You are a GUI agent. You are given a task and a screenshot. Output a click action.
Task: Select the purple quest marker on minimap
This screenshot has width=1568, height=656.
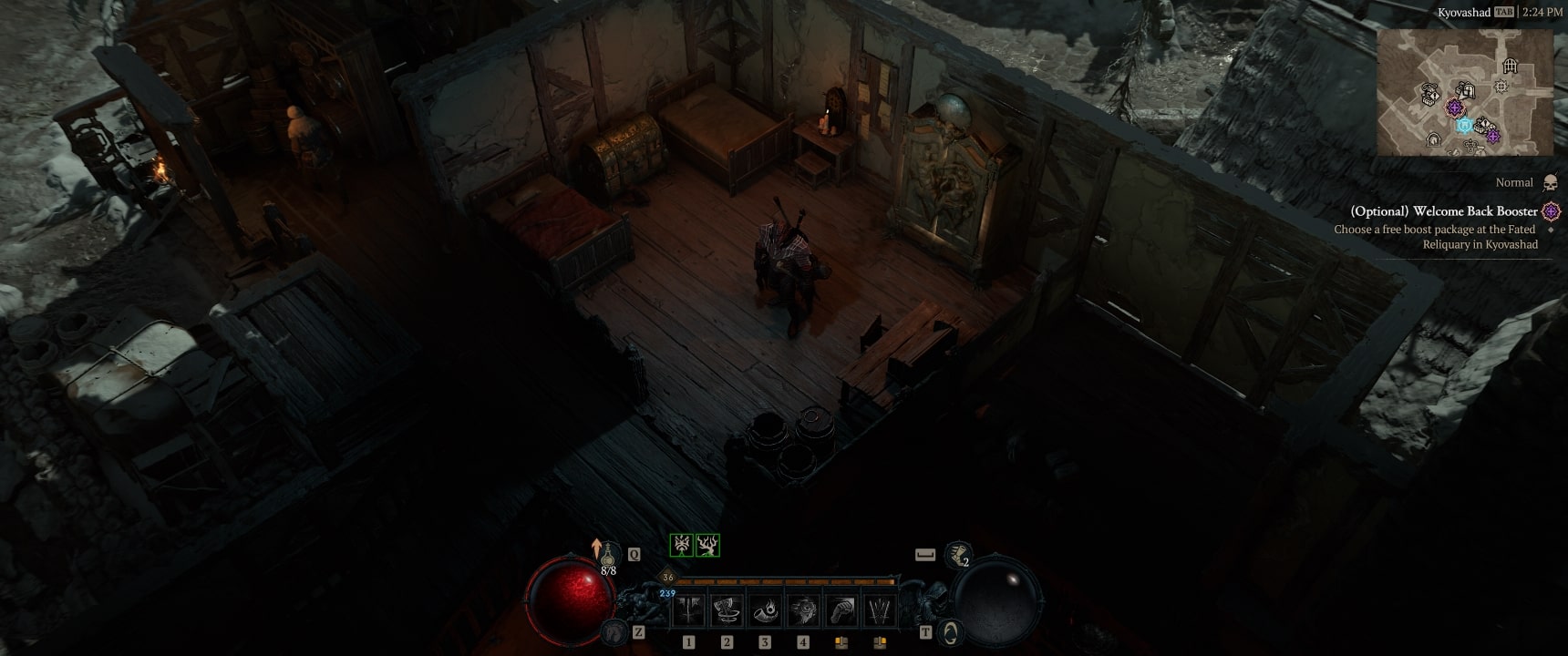point(1455,108)
